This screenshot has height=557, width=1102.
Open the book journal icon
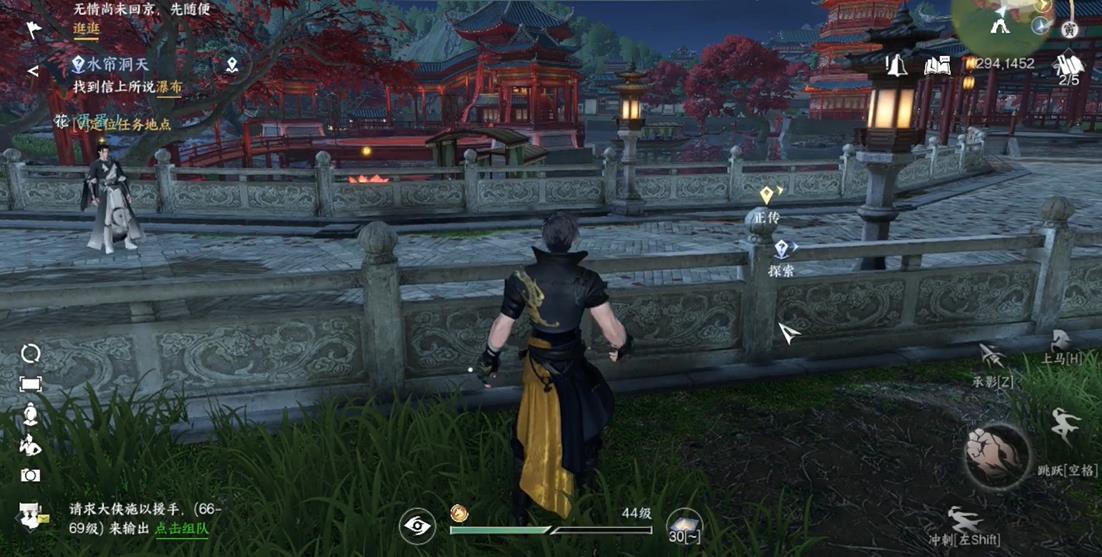tap(936, 66)
